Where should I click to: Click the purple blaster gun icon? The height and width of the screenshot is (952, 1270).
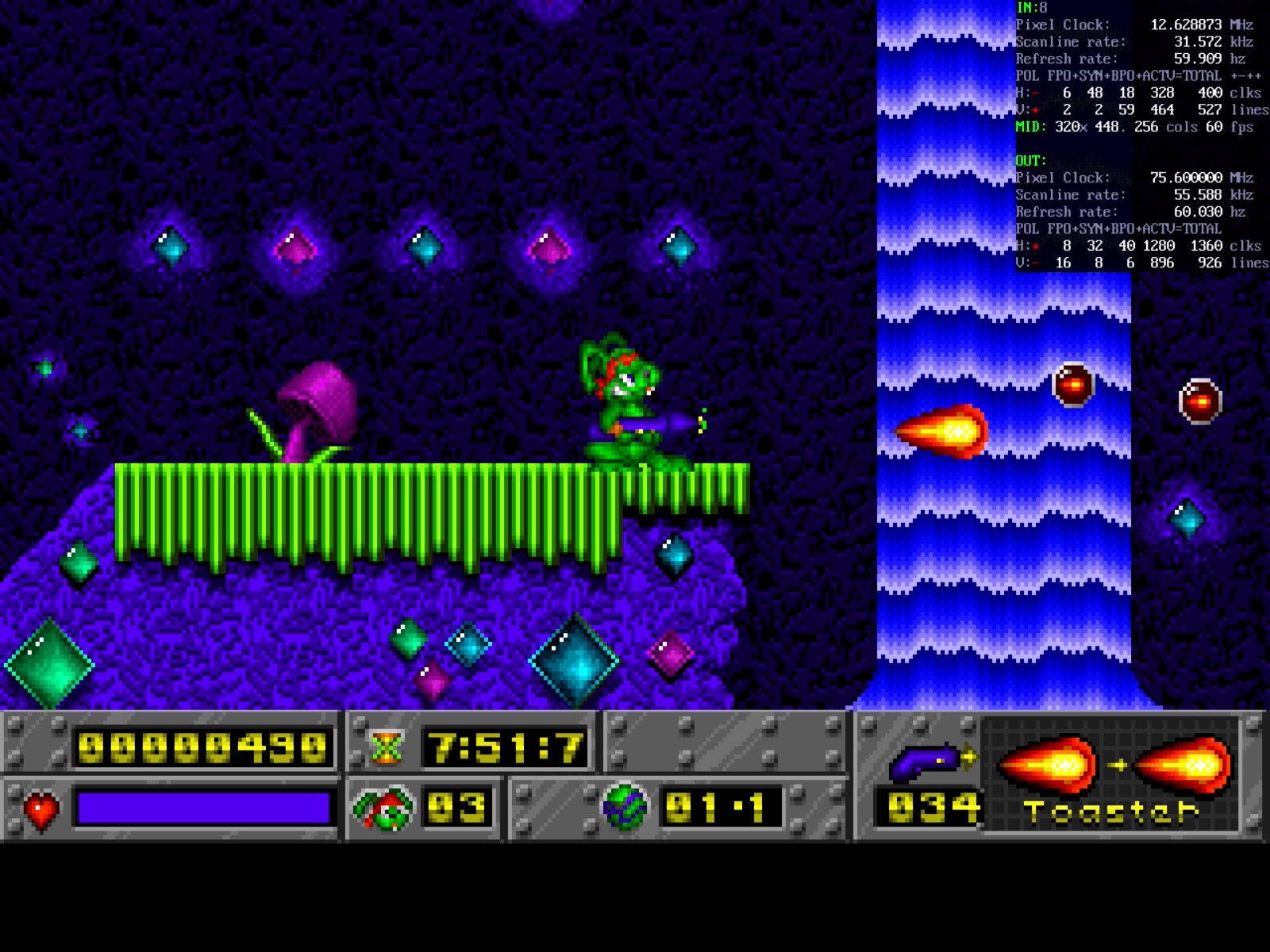click(929, 762)
